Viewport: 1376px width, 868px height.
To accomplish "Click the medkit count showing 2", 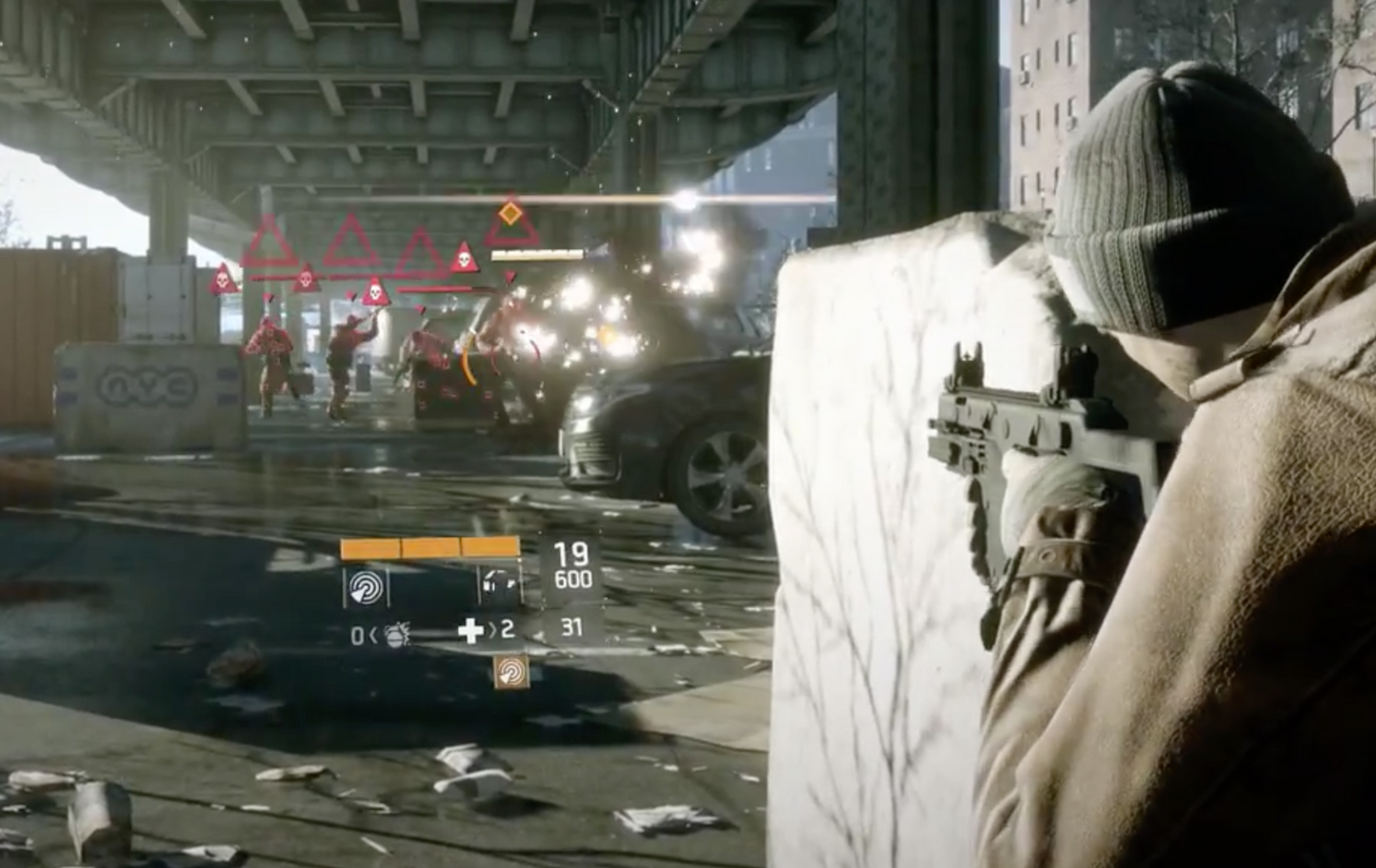I will pos(509,629).
